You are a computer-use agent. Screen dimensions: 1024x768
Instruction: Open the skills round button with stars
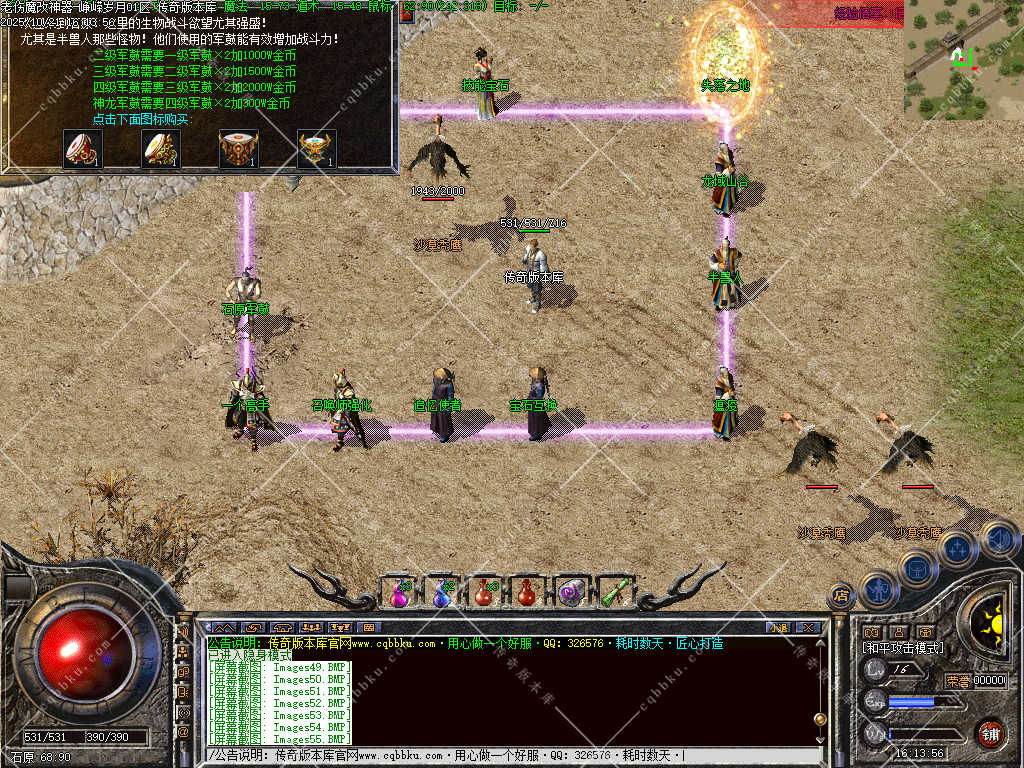tap(956, 549)
